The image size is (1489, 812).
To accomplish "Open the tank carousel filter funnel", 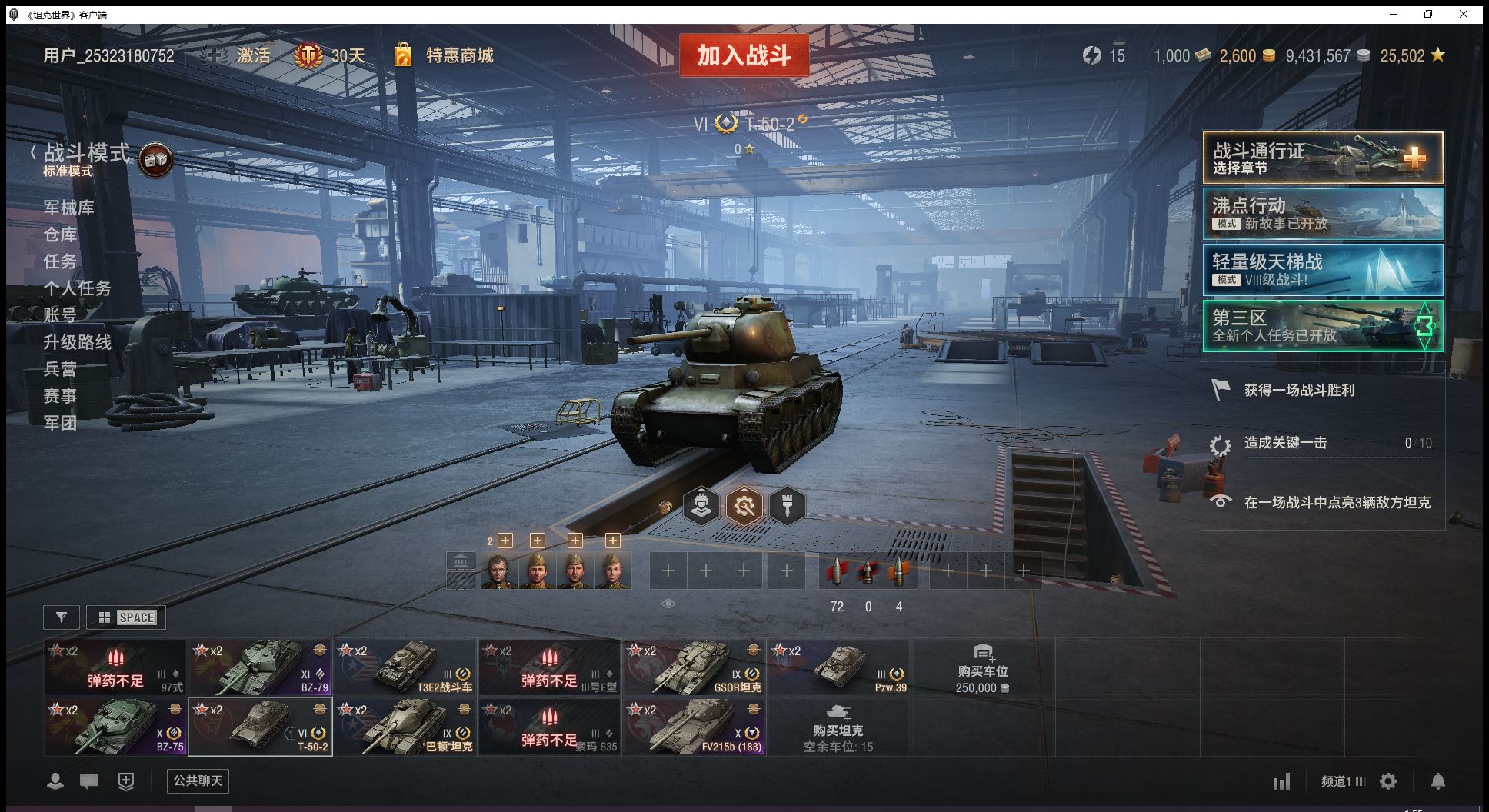I will pyautogui.click(x=62, y=617).
